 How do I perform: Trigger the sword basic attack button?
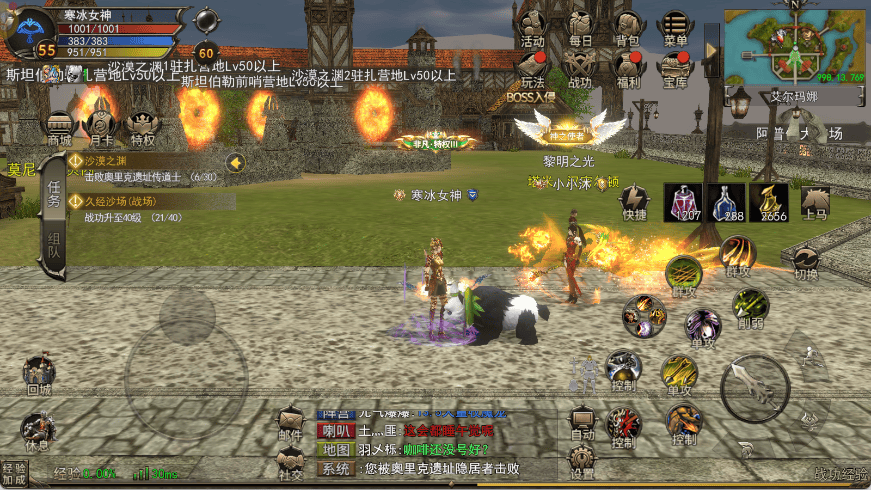pos(754,387)
